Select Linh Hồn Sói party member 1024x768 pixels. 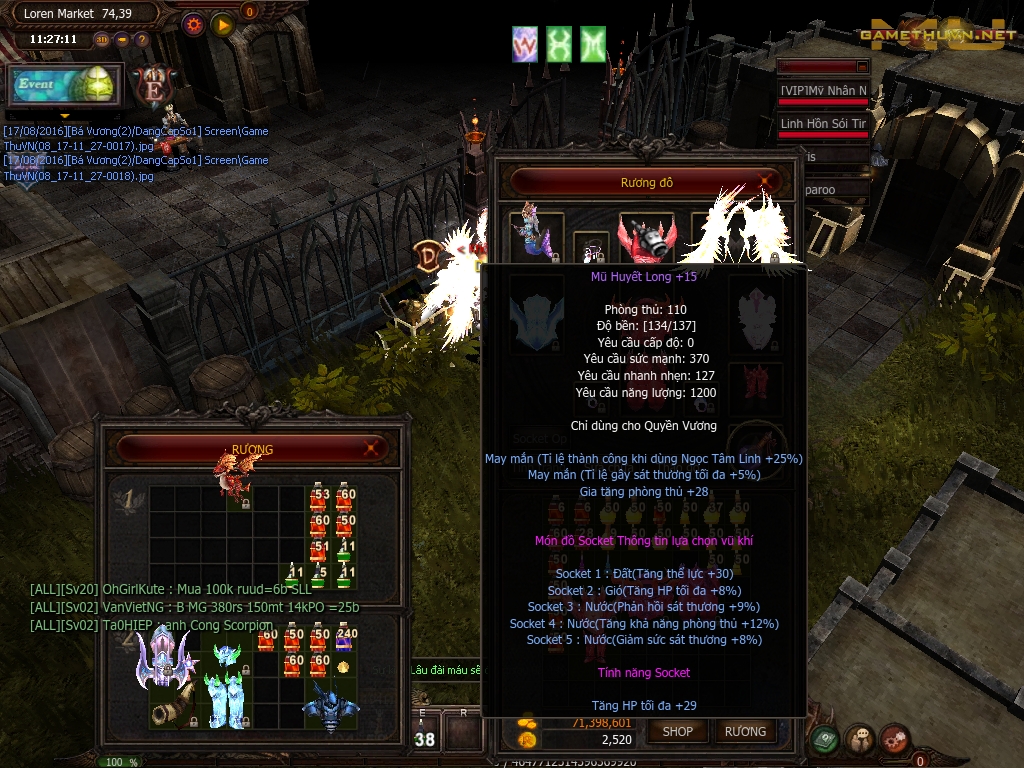point(823,124)
